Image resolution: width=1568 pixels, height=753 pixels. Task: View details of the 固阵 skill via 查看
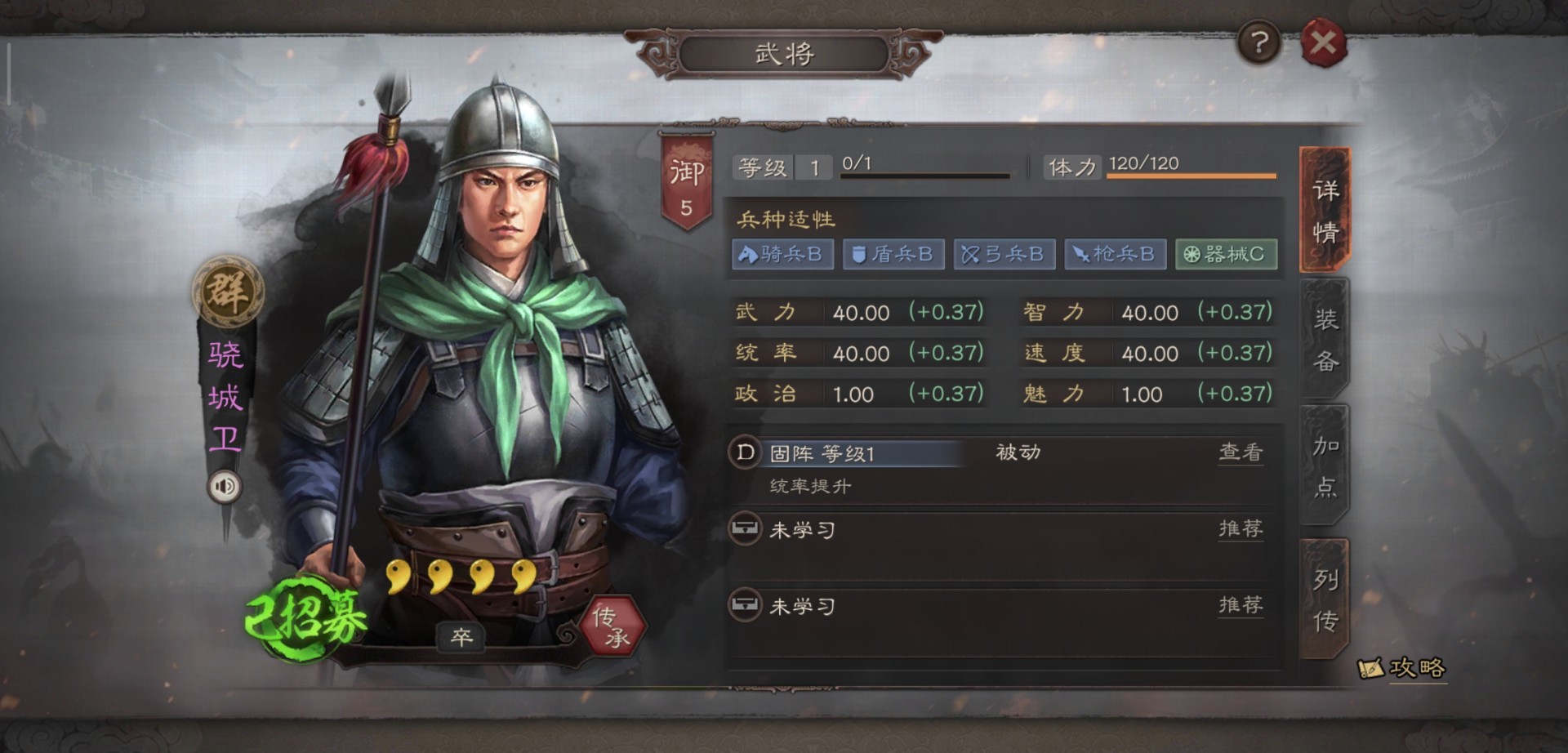1241,452
